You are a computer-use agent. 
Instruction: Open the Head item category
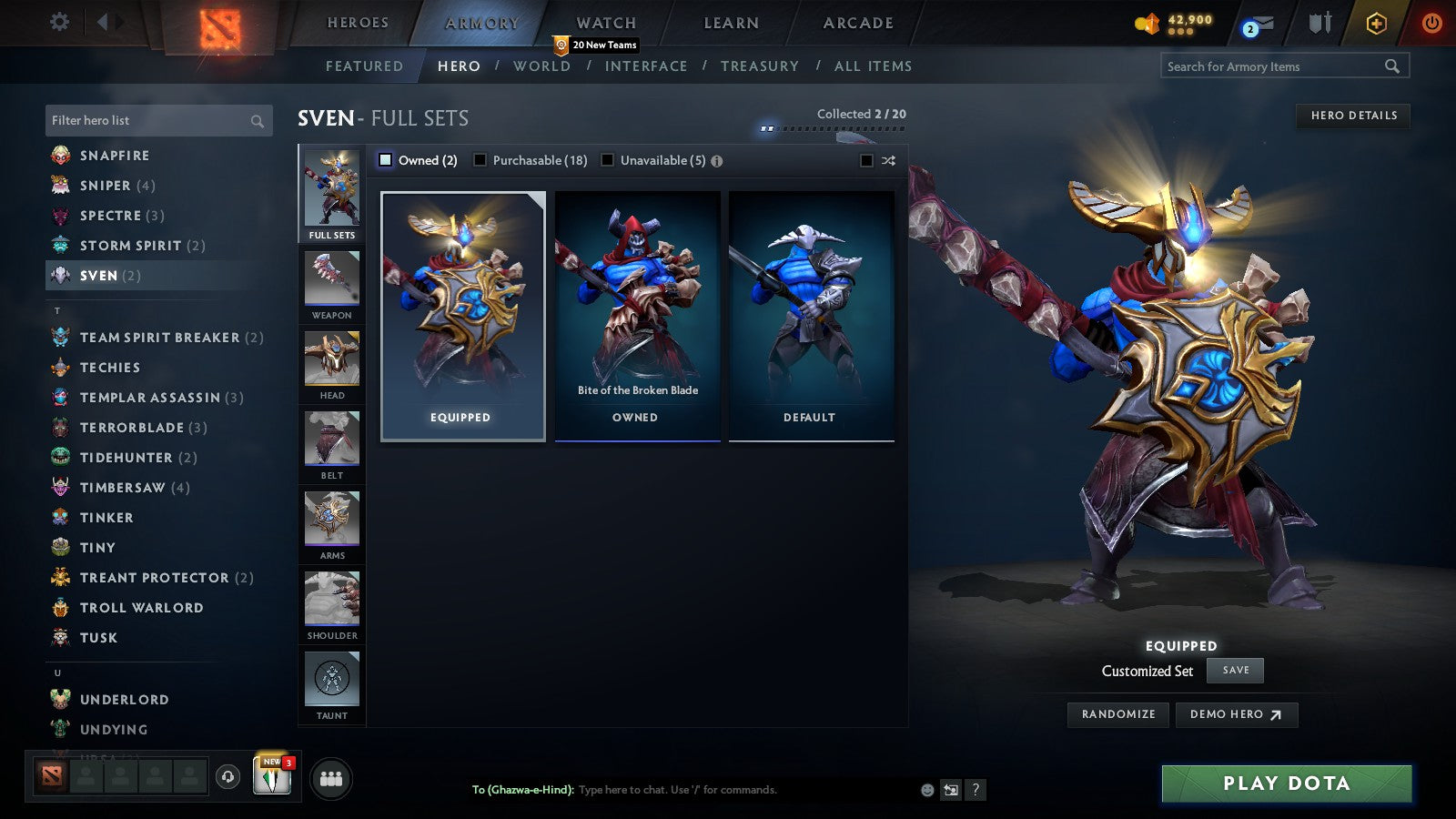[331, 362]
